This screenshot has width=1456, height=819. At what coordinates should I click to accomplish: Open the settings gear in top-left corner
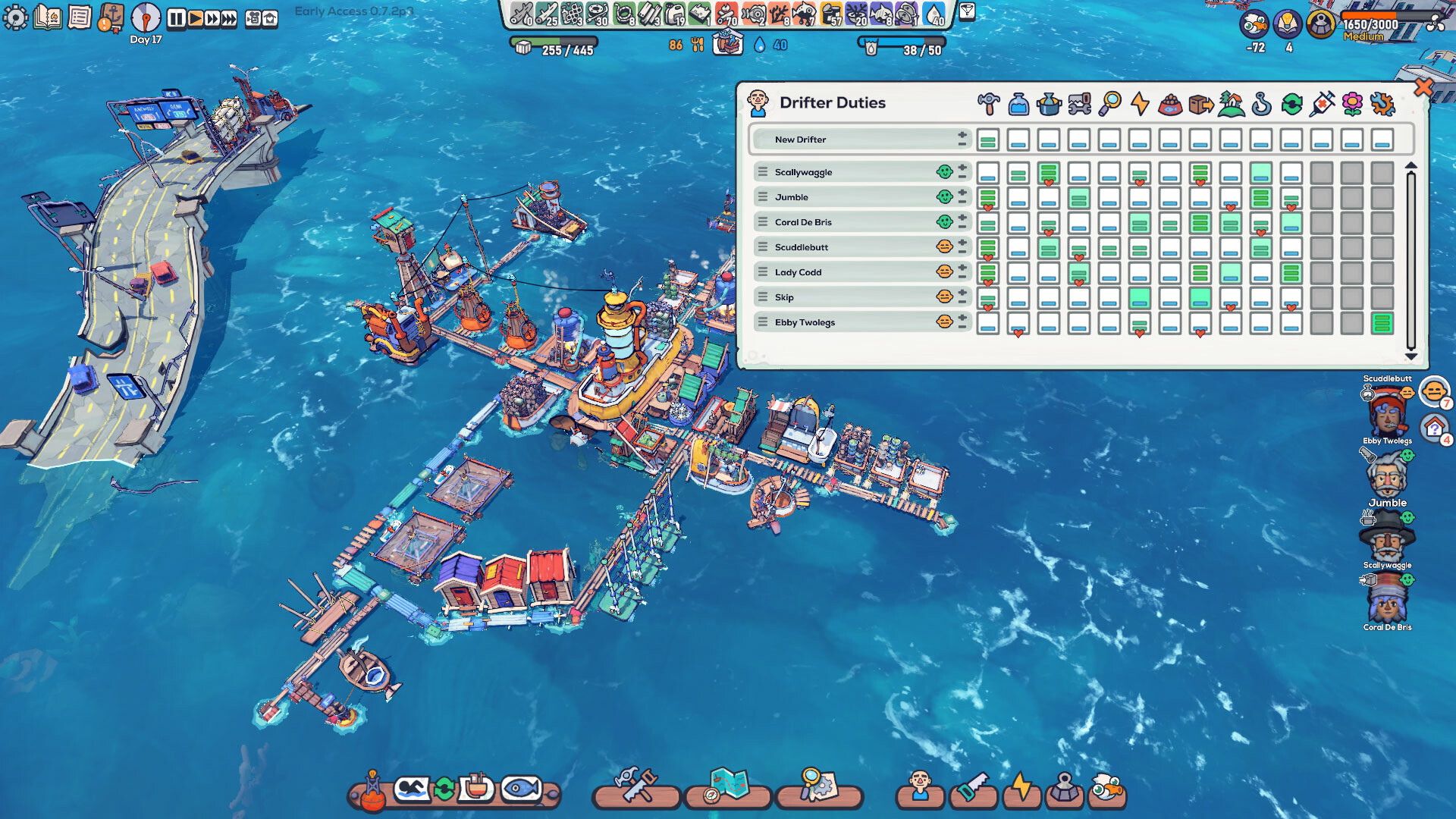(15, 17)
